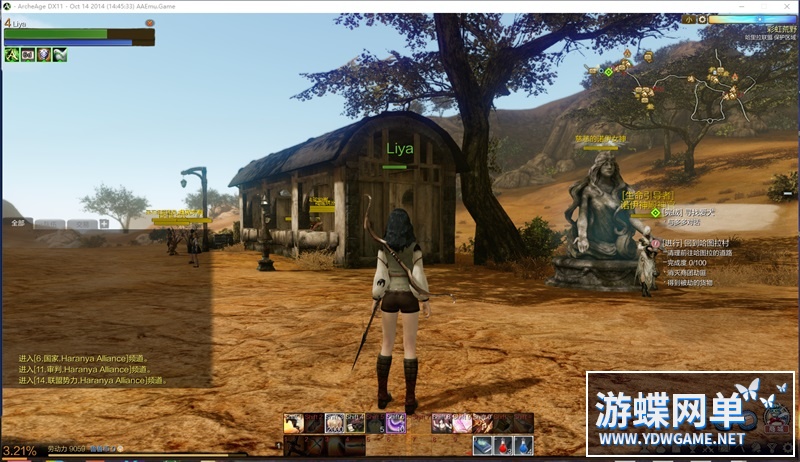Switch to the 全部 chat tab
Viewport: 800px width, 462px height.
click(x=17, y=224)
